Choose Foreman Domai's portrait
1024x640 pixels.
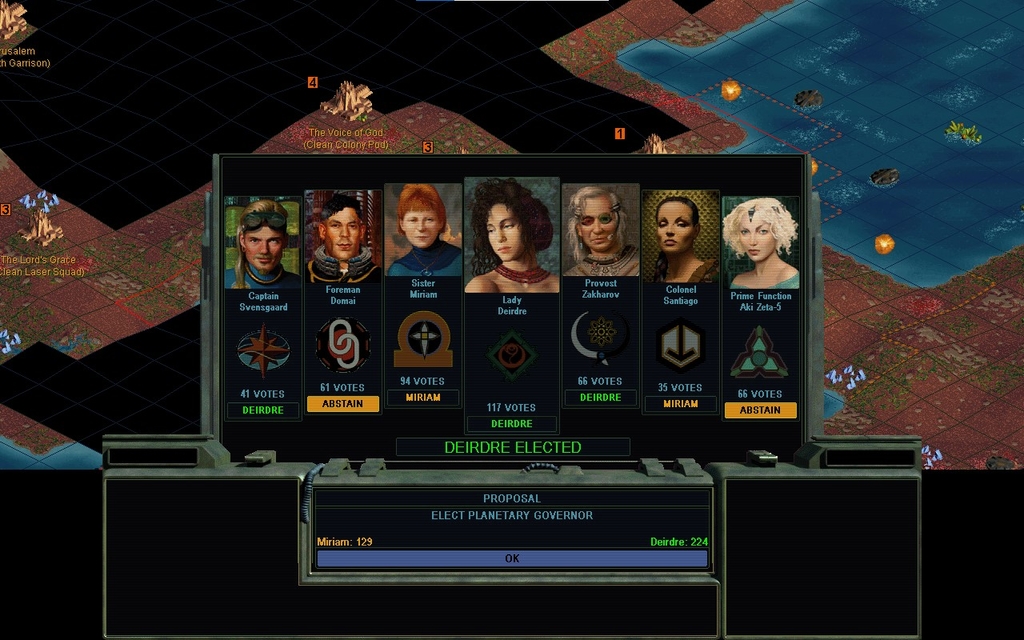[x=343, y=236]
